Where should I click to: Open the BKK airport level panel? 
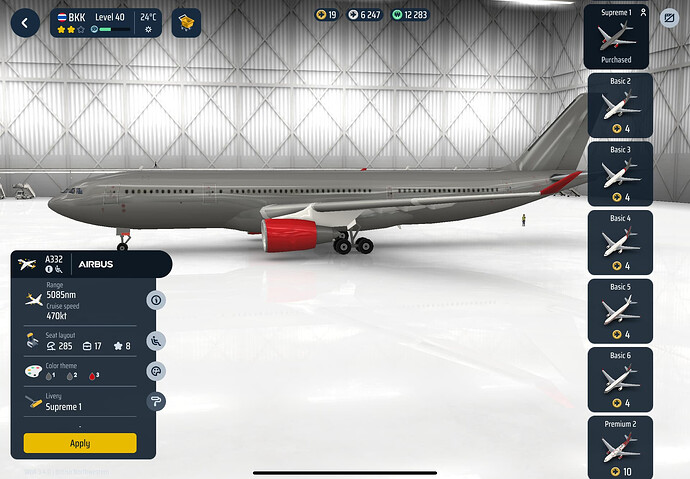[106, 22]
